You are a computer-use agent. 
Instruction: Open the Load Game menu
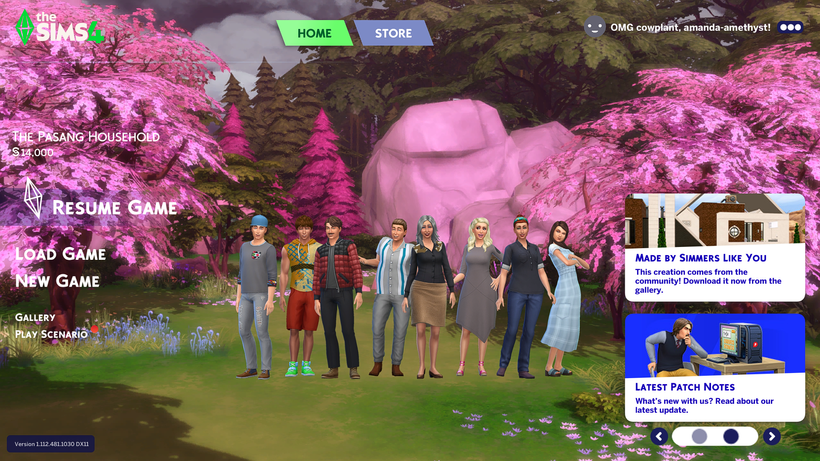coord(60,254)
